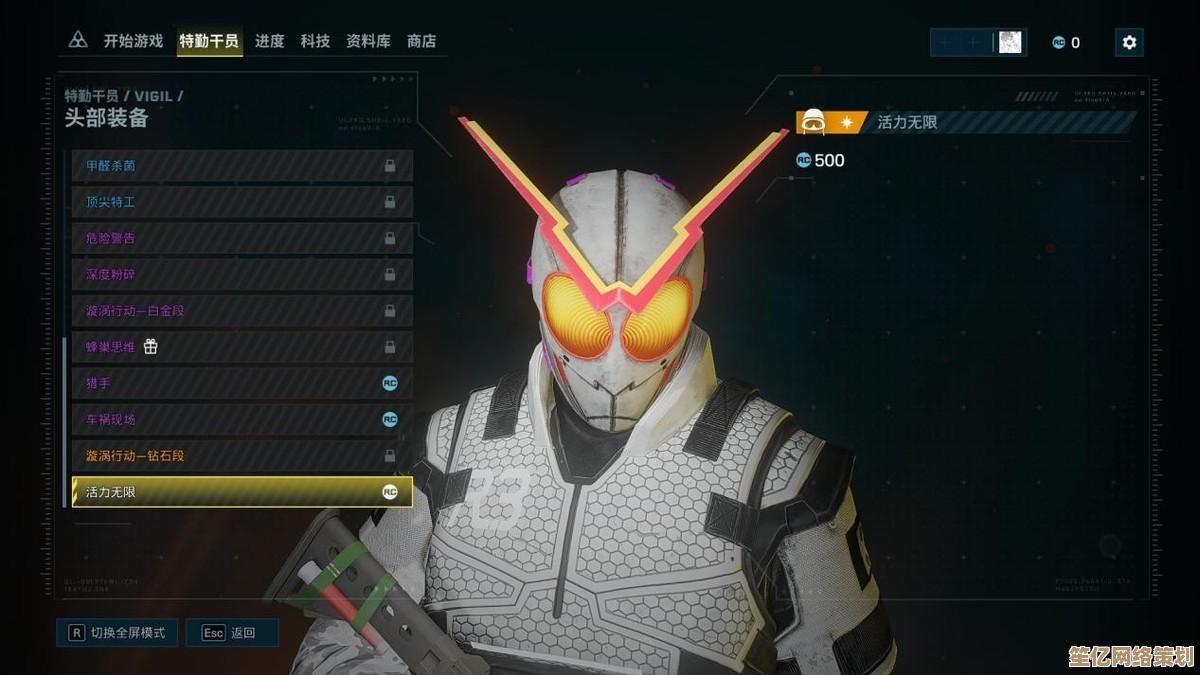This screenshot has width=1200, height=675.
Task: Open the 科技 tab
Action: click(315, 41)
